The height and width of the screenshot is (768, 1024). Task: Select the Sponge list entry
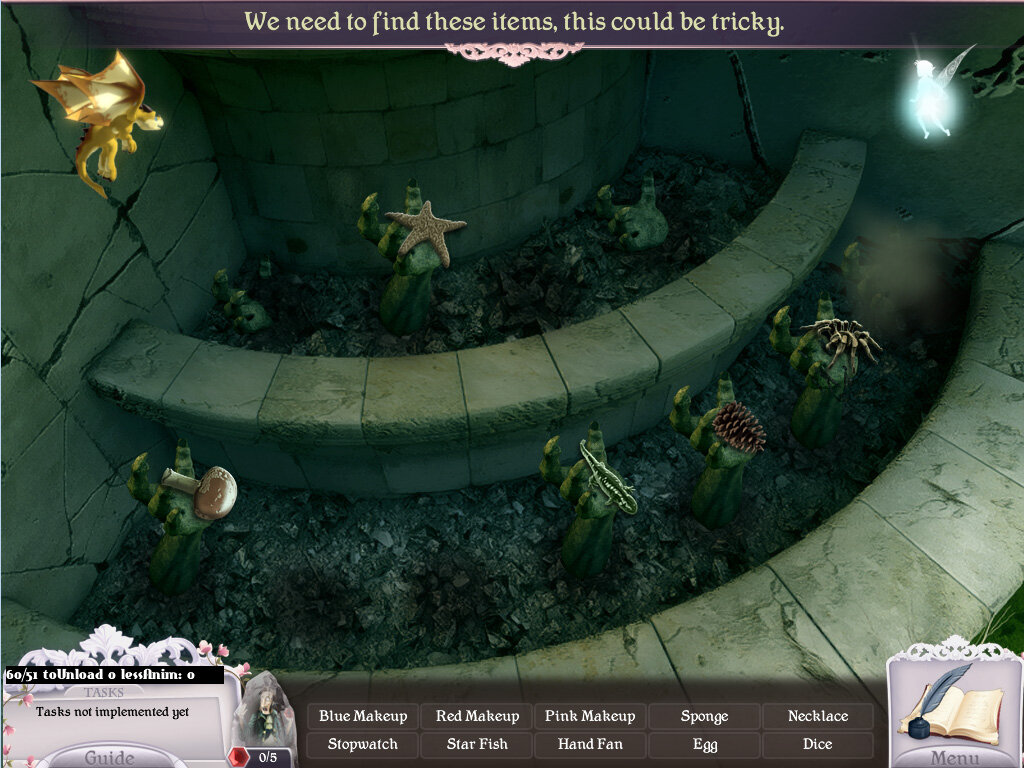click(x=704, y=716)
